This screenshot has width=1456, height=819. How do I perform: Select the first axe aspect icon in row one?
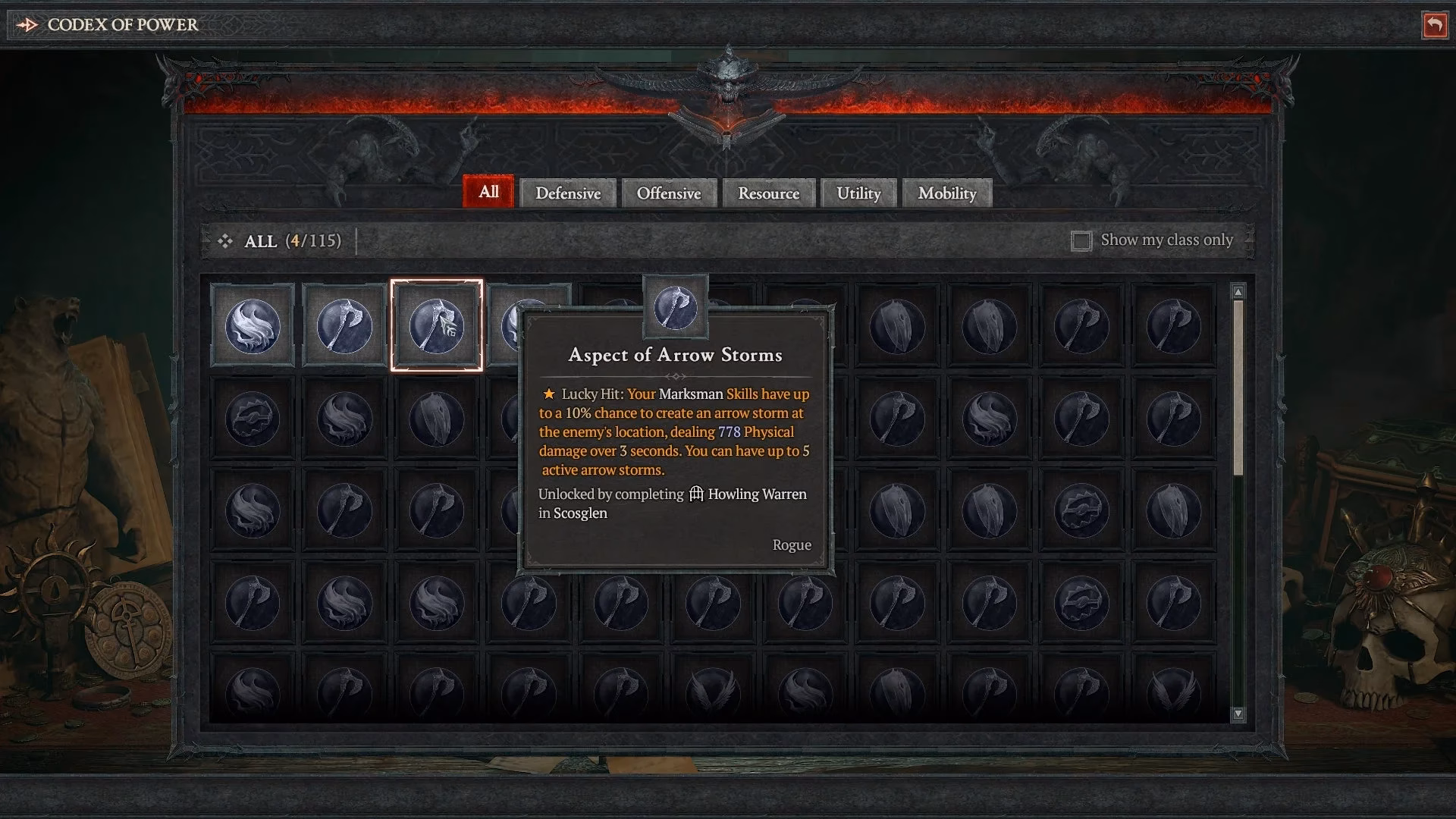click(344, 325)
